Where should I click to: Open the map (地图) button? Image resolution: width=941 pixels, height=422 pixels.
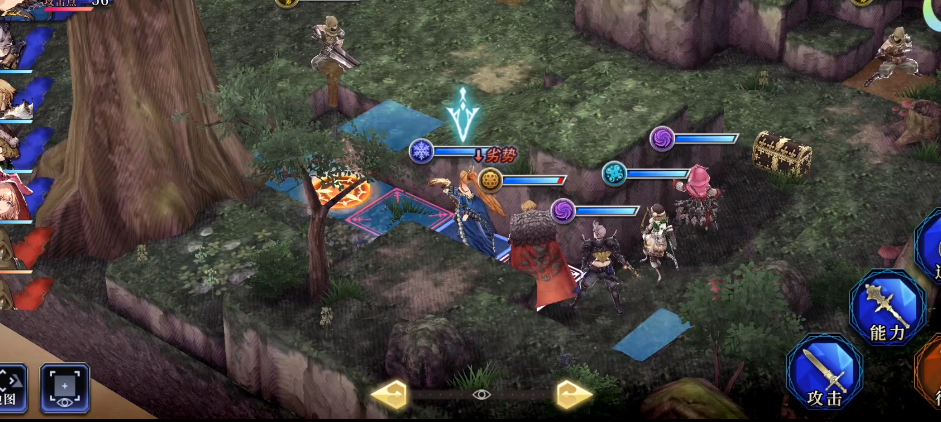click(10, 388)
